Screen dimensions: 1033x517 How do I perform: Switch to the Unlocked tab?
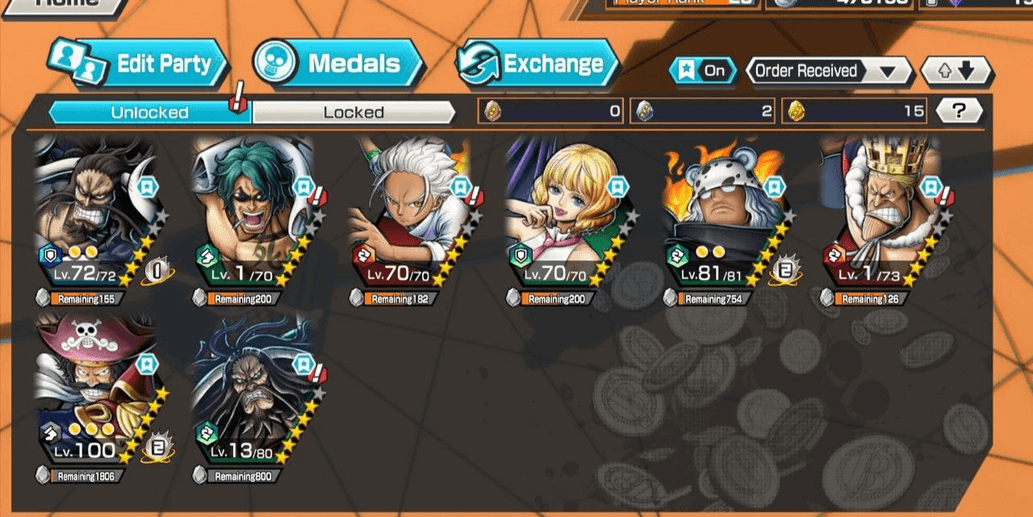point(149,112)
